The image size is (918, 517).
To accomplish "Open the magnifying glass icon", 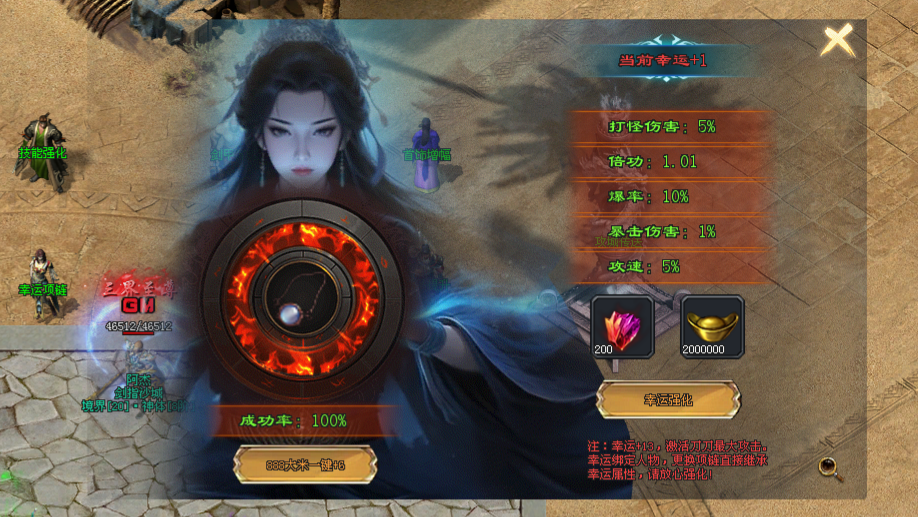I will (x=828, y=467).
